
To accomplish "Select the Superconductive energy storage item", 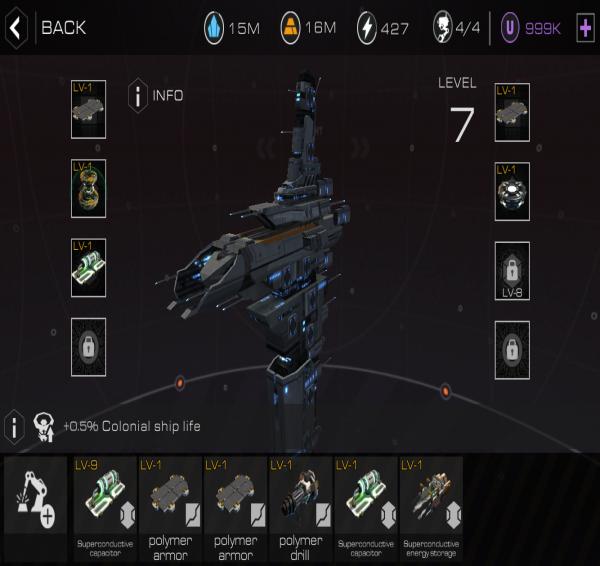I will point(430,503).
